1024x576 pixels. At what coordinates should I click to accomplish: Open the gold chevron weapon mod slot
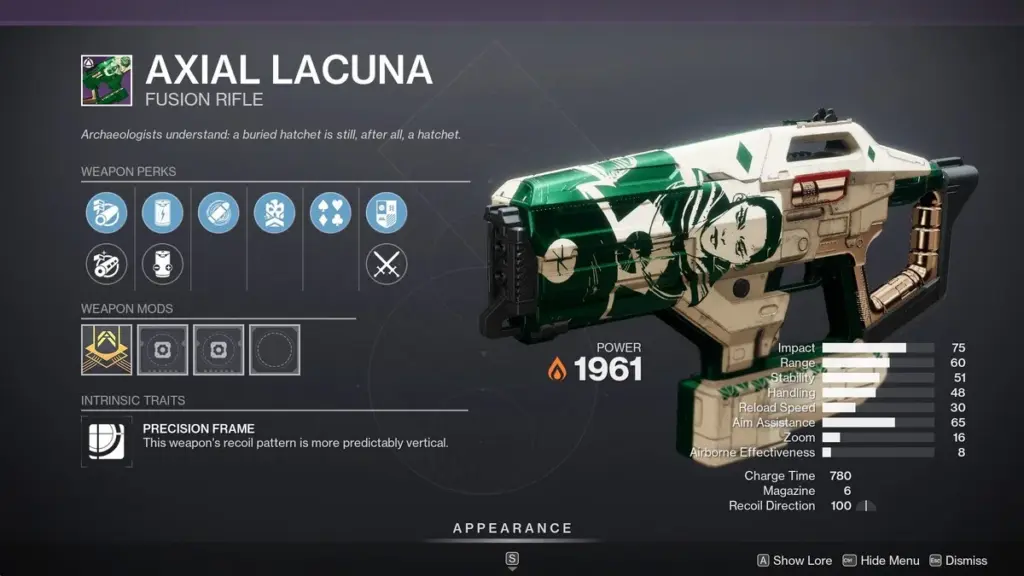(106, 349)
